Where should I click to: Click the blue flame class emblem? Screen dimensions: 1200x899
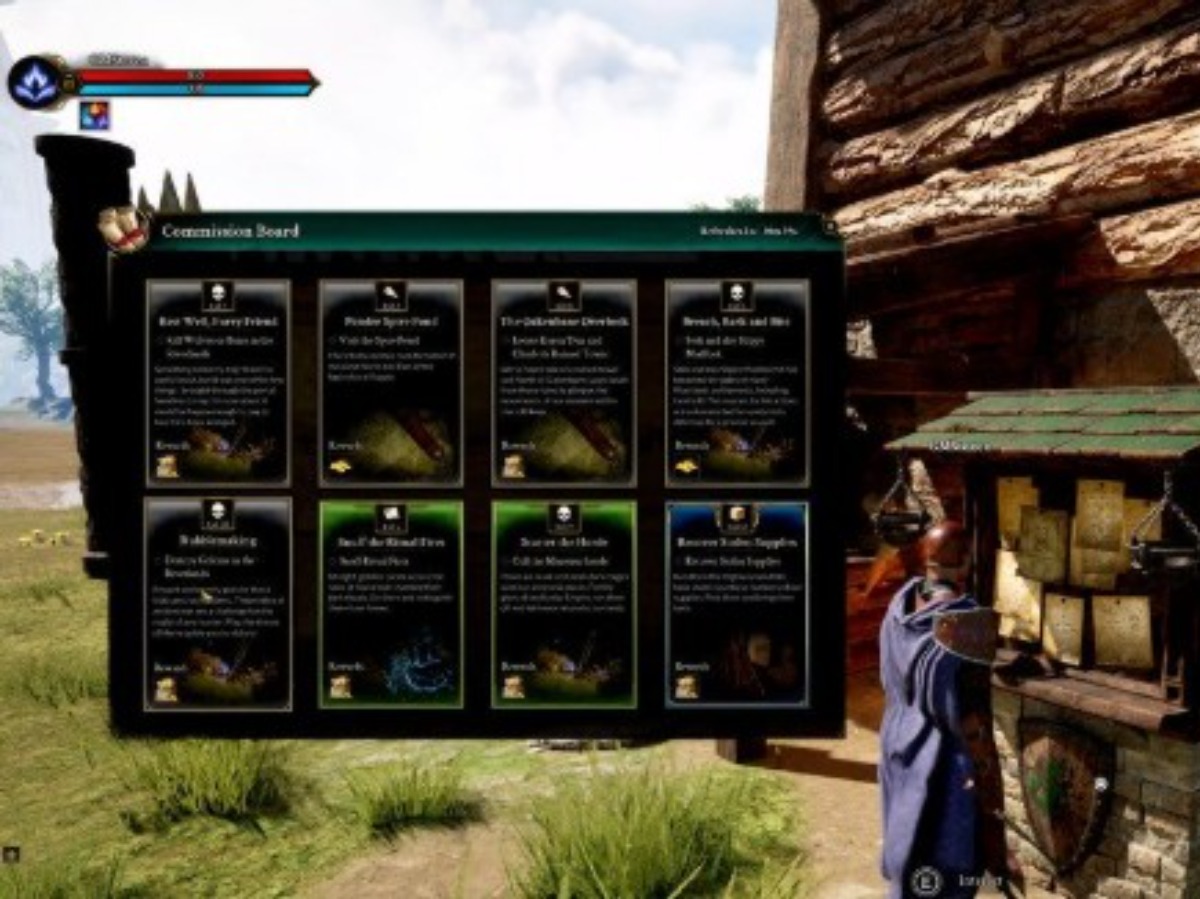click(35, 82)
